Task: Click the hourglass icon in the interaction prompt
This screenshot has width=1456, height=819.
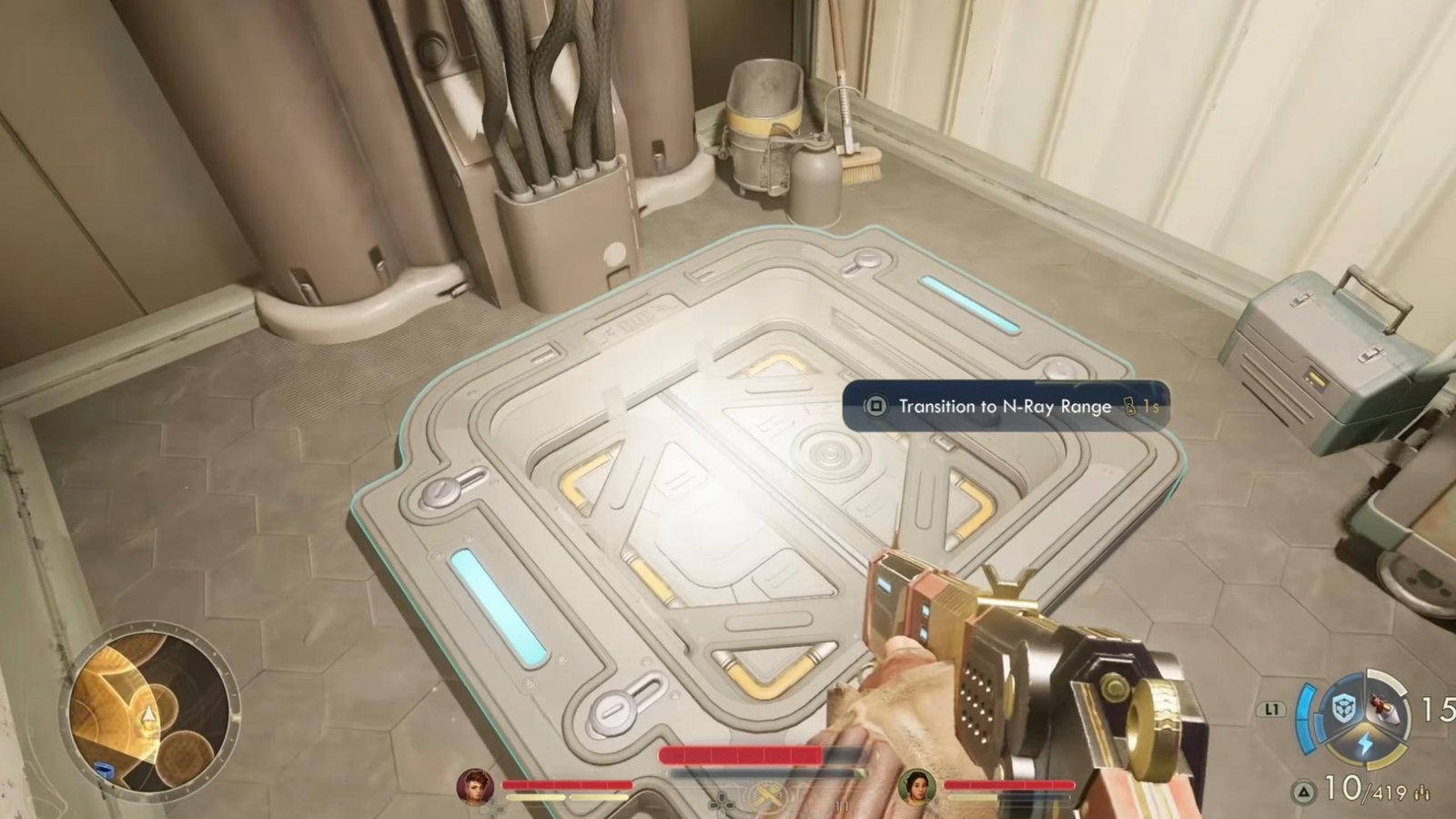Action: [1128, 407]
